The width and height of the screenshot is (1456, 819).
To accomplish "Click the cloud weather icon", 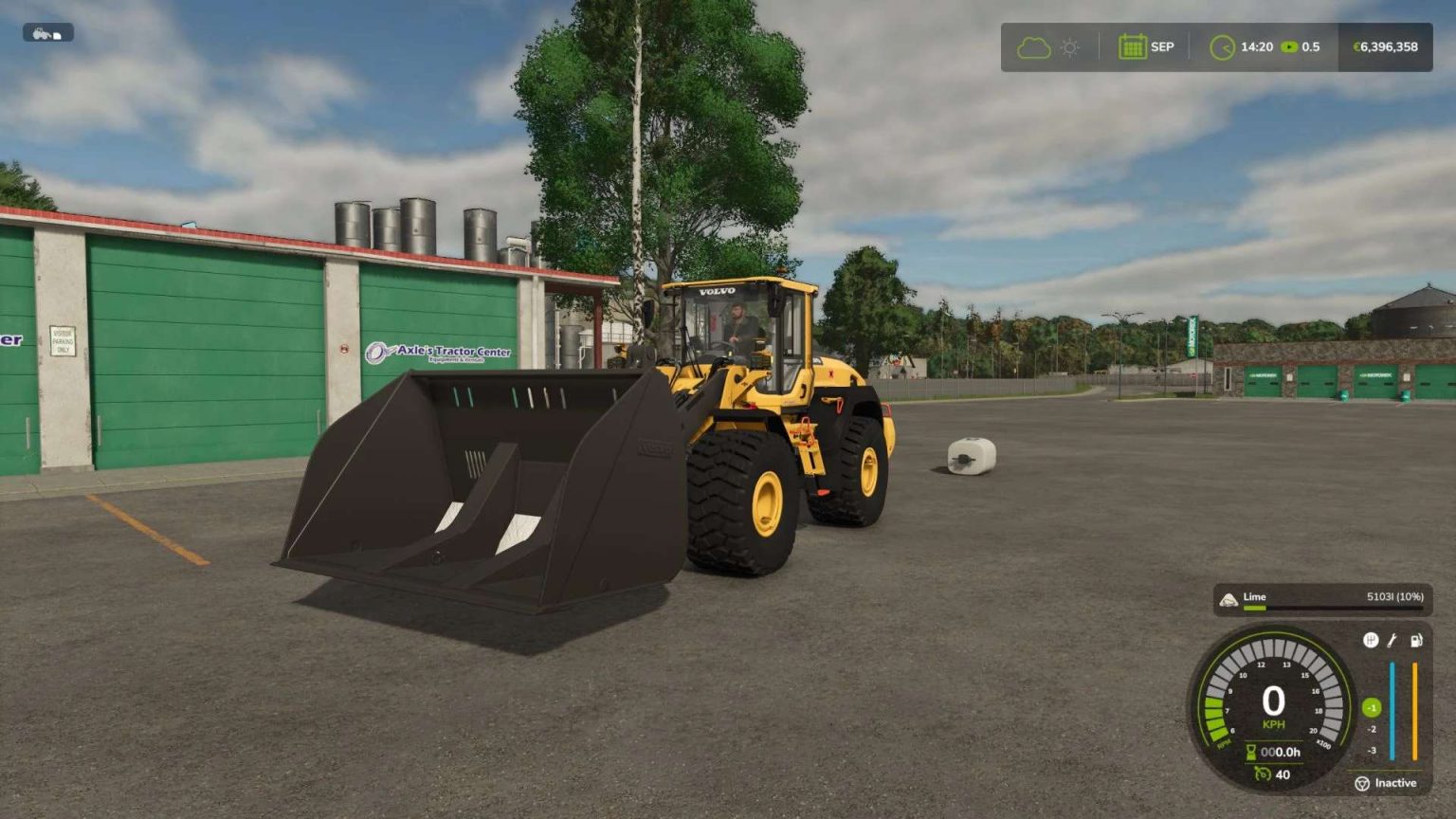I will tap(1033, 47).
